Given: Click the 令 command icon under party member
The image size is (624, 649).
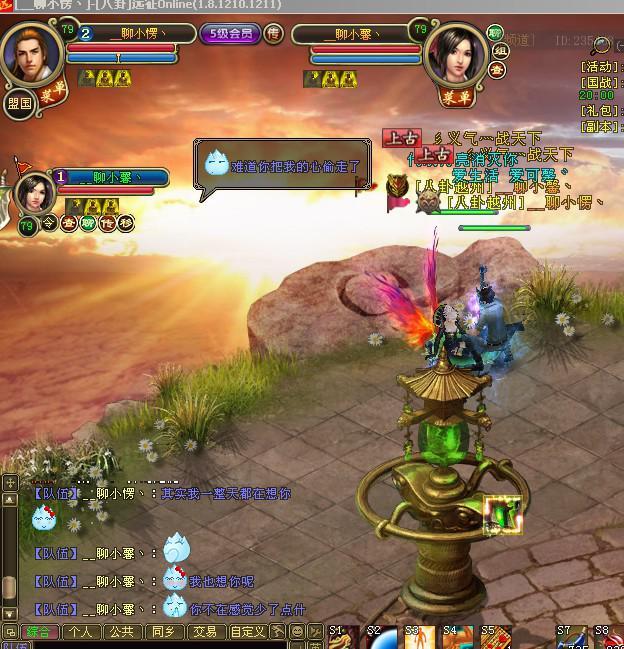Looking at the screenshot, I should click(49, 223).
